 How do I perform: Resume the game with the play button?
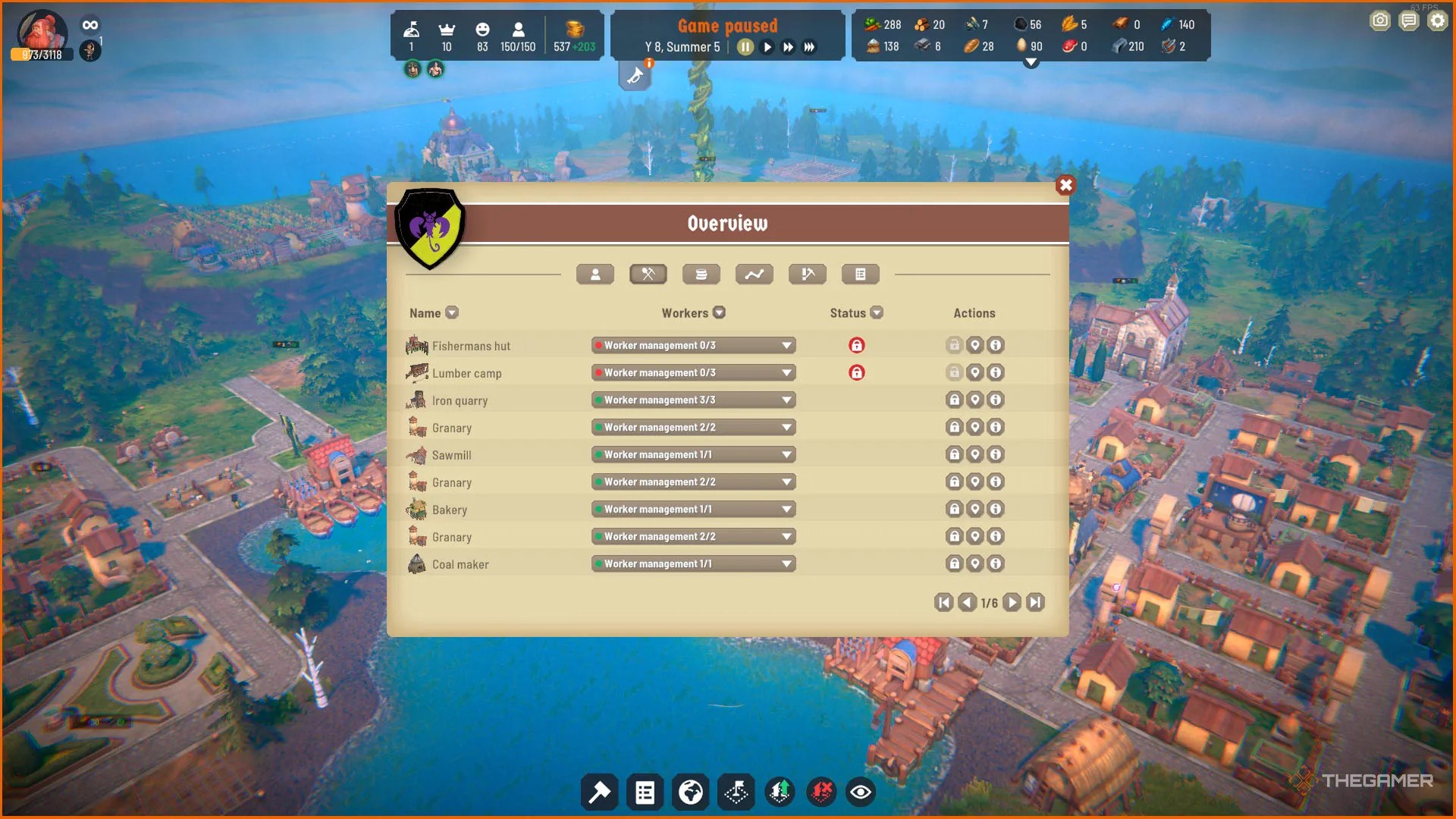[767, 46]
